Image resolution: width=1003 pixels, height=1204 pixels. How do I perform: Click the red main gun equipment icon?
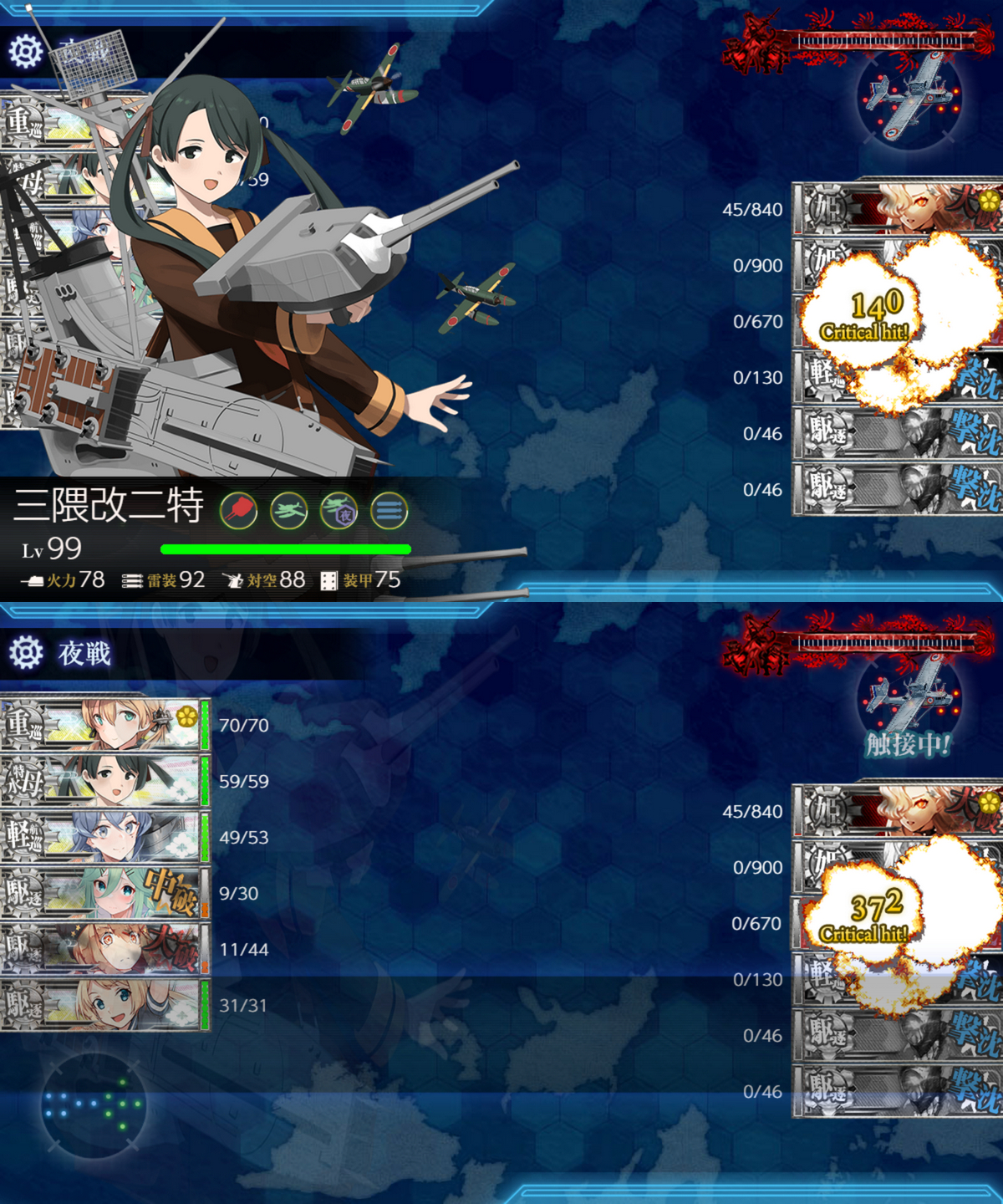(x=238, y=510)
